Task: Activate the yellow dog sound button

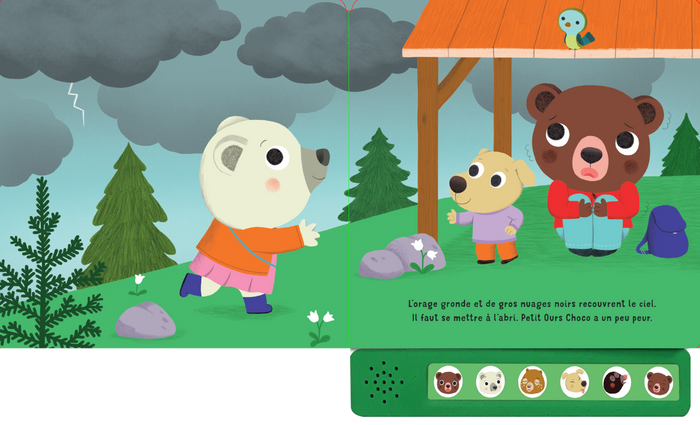Action: point(574,382)
